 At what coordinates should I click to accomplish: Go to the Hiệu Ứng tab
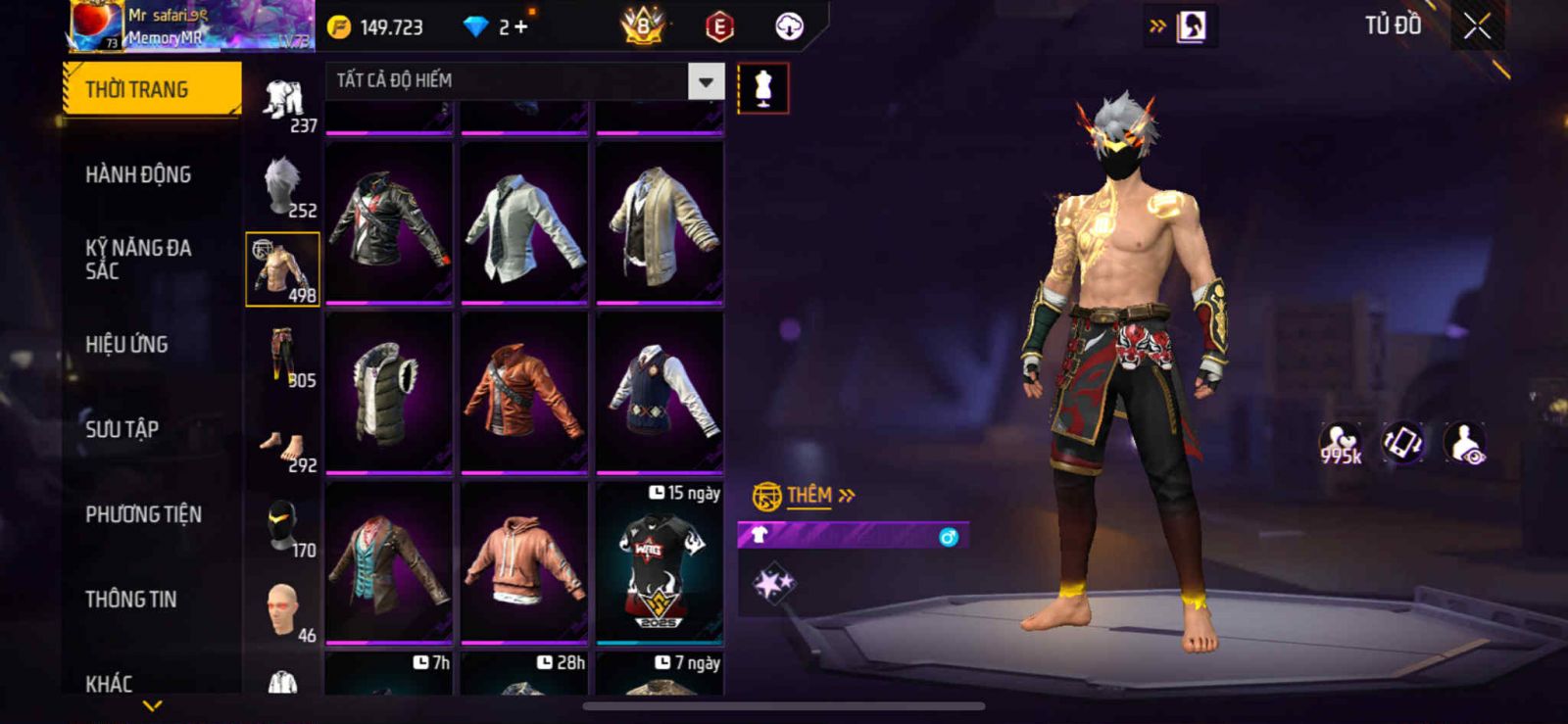126,344
